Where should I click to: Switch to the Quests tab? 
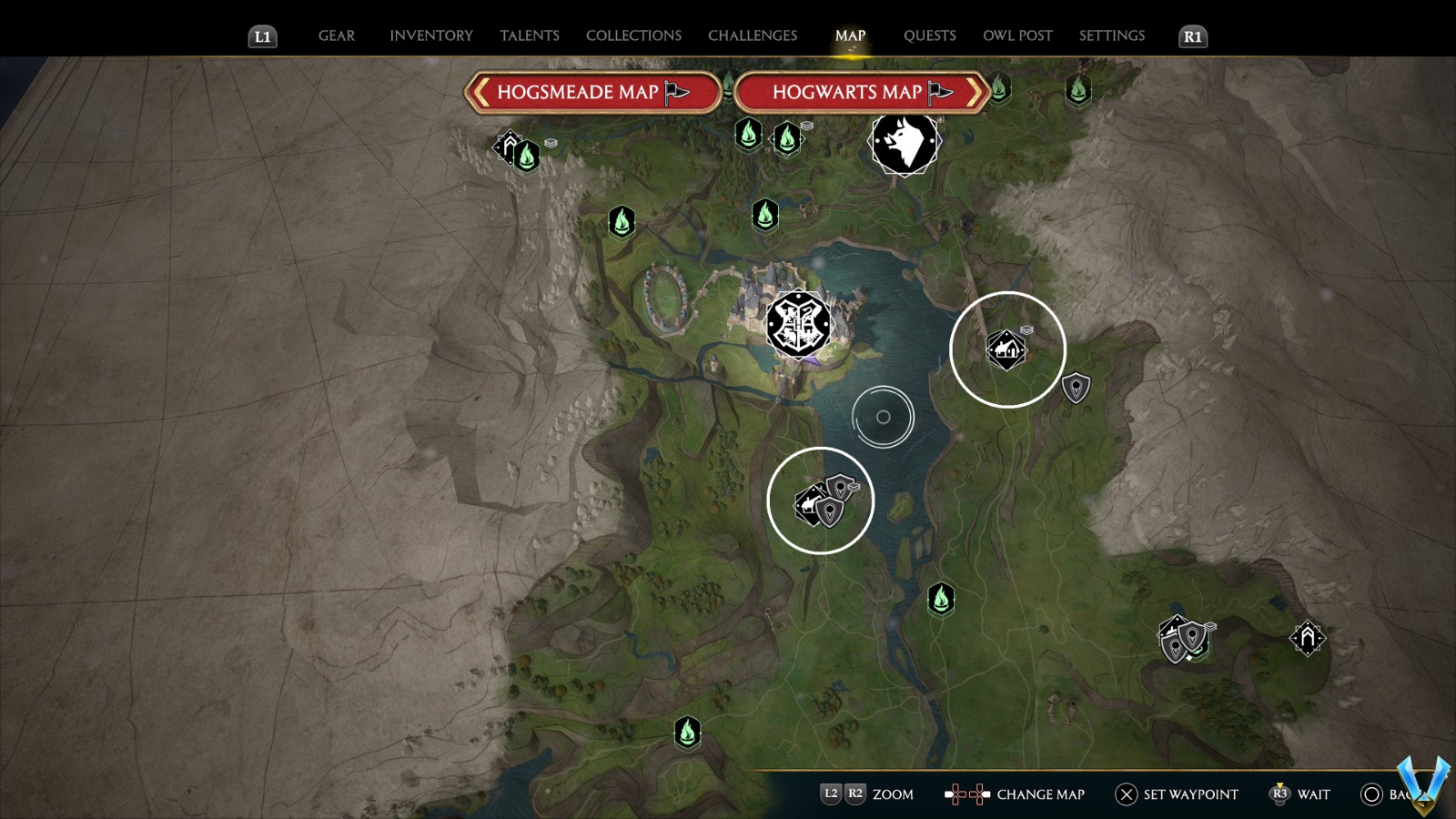929,35
